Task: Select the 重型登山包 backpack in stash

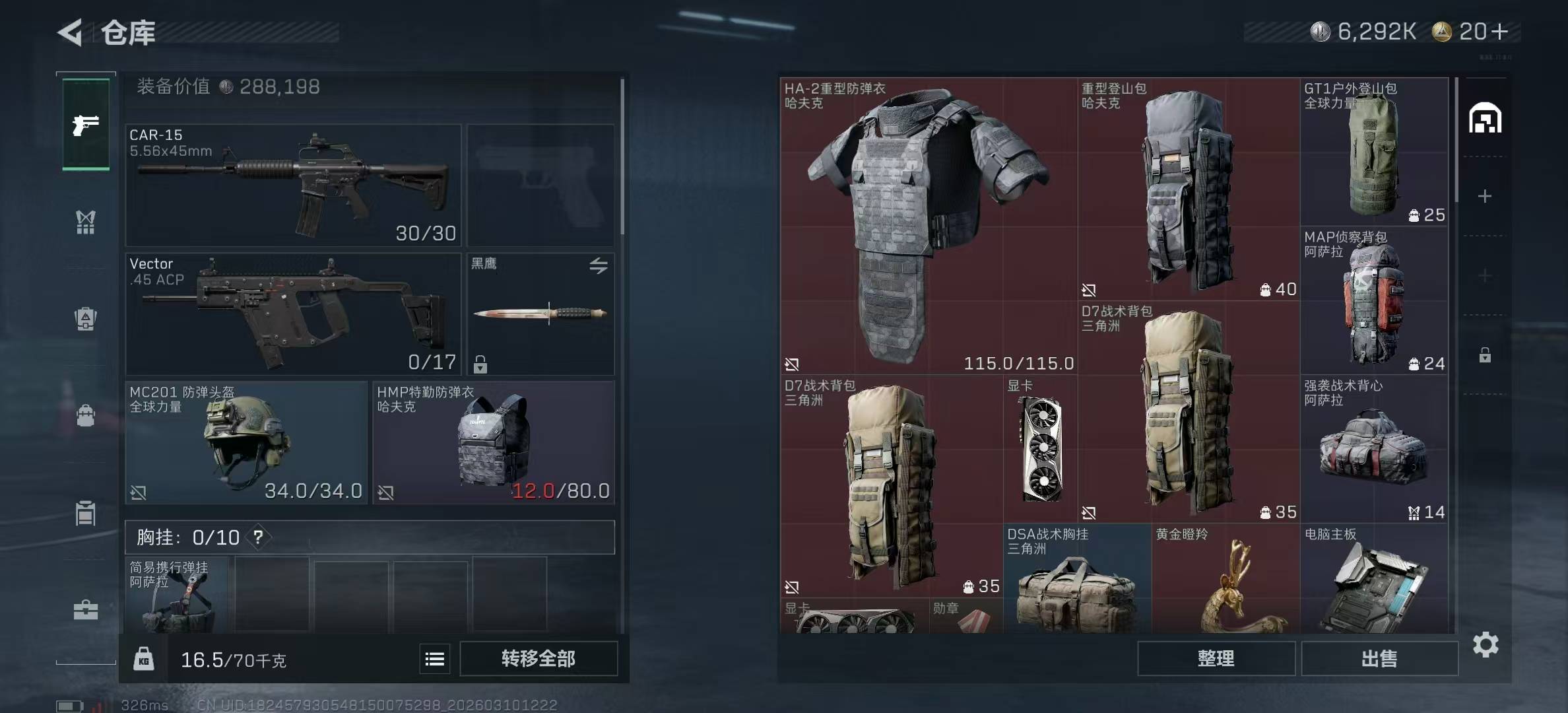Action: 1189,189
